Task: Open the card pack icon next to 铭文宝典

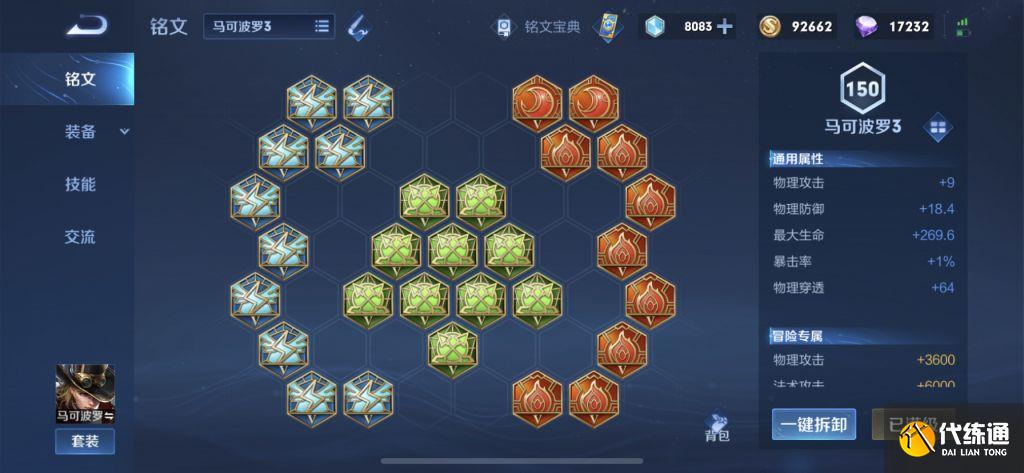Action: point(606,27)
